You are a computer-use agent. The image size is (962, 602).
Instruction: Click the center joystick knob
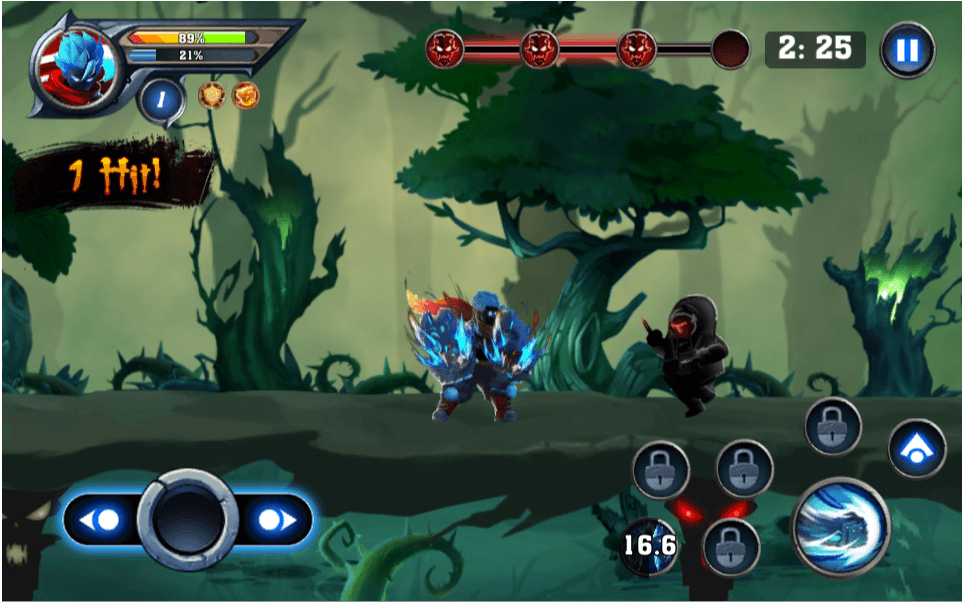(187, 520)
